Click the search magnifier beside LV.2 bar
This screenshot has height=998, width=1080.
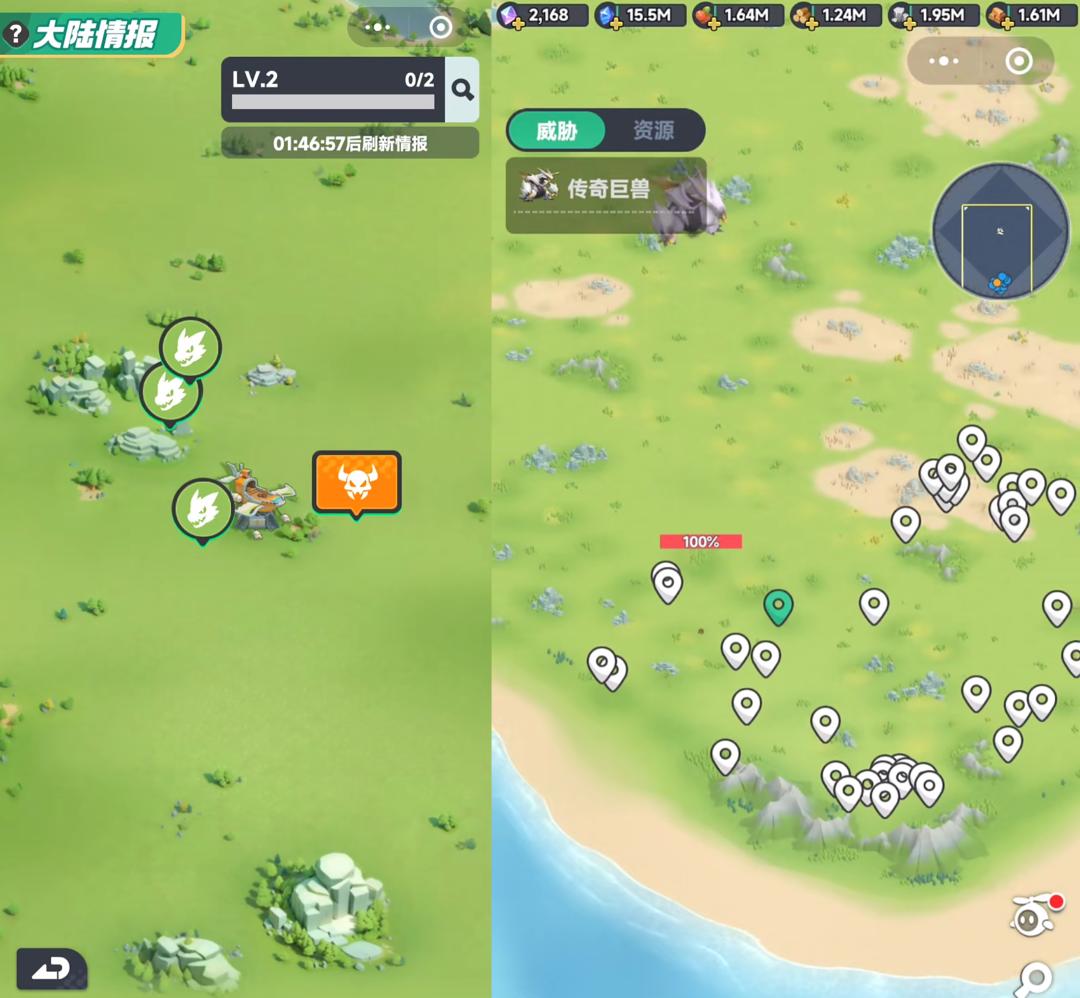462,90
